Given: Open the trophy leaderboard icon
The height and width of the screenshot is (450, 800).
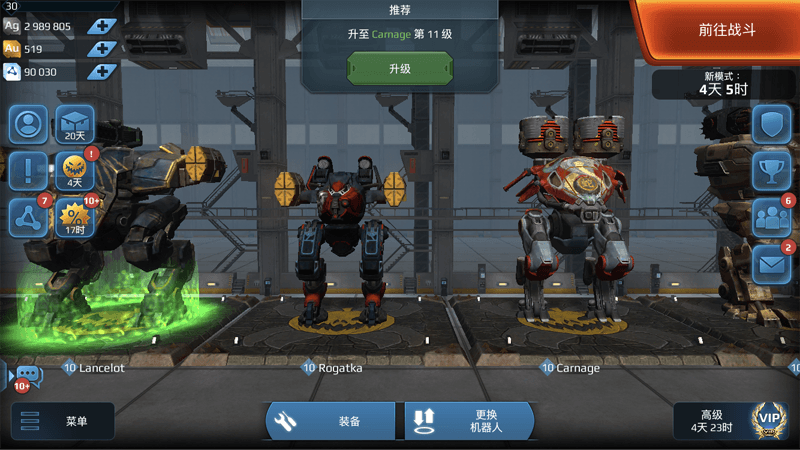Looking at the screenshot, I should coord(771,170).
